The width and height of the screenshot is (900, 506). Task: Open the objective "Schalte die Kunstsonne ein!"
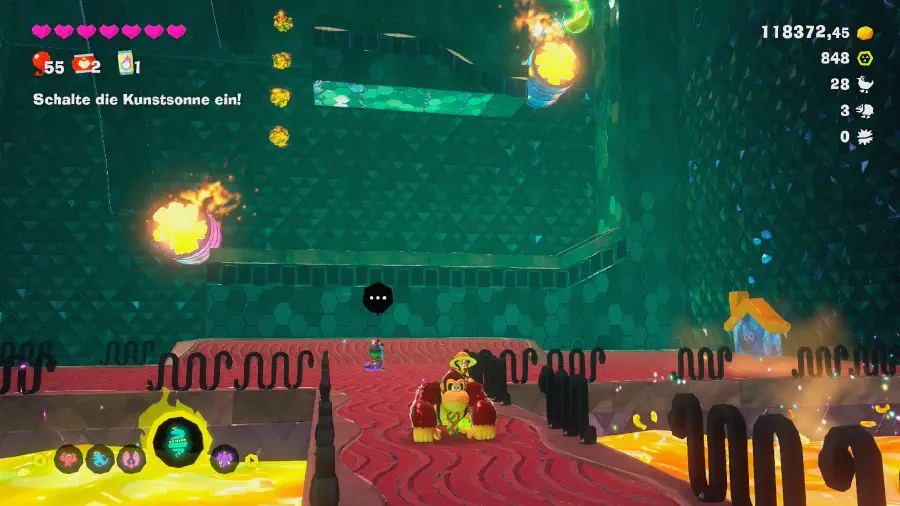coord(137,99)
